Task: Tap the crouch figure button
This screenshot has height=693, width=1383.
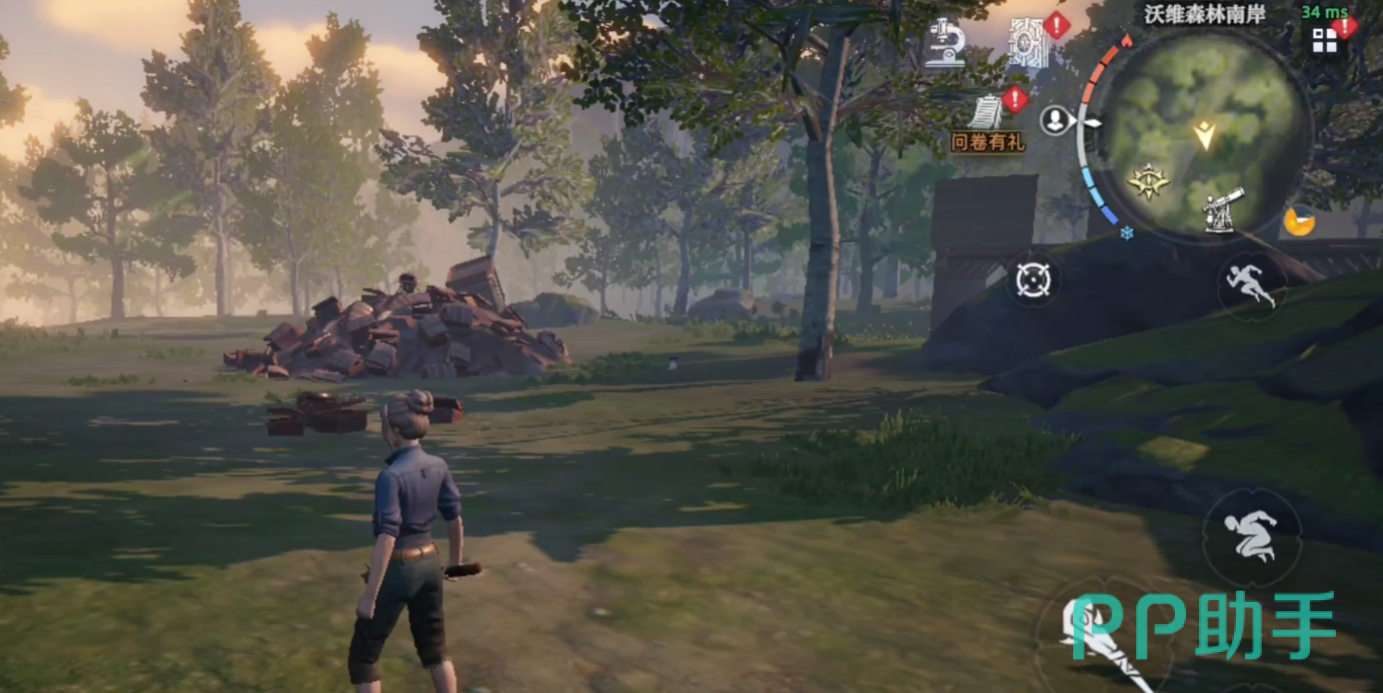Action: pyautogui.click(x=1251, y=537)
